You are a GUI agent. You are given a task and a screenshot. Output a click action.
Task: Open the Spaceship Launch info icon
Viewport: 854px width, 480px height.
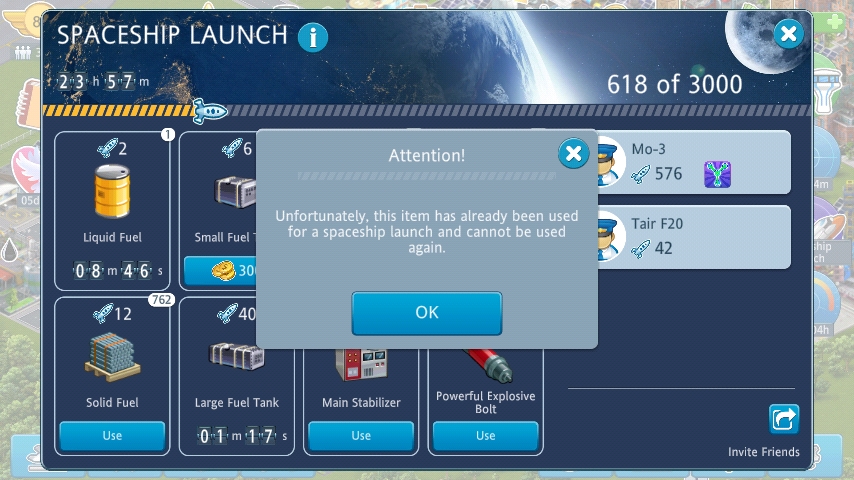(313, 38)
